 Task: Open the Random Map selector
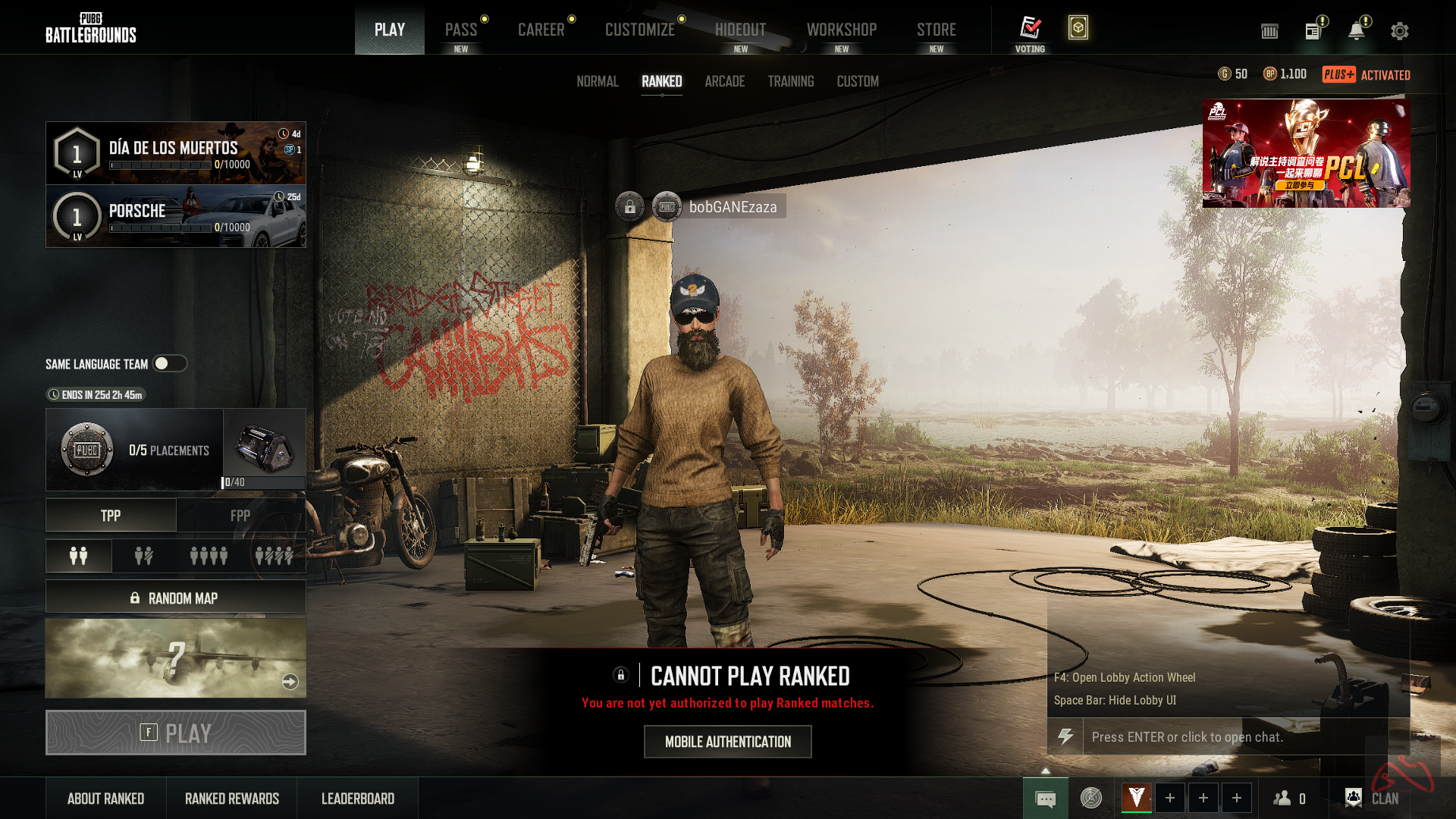pyautogui.click(x=175, y=598)
